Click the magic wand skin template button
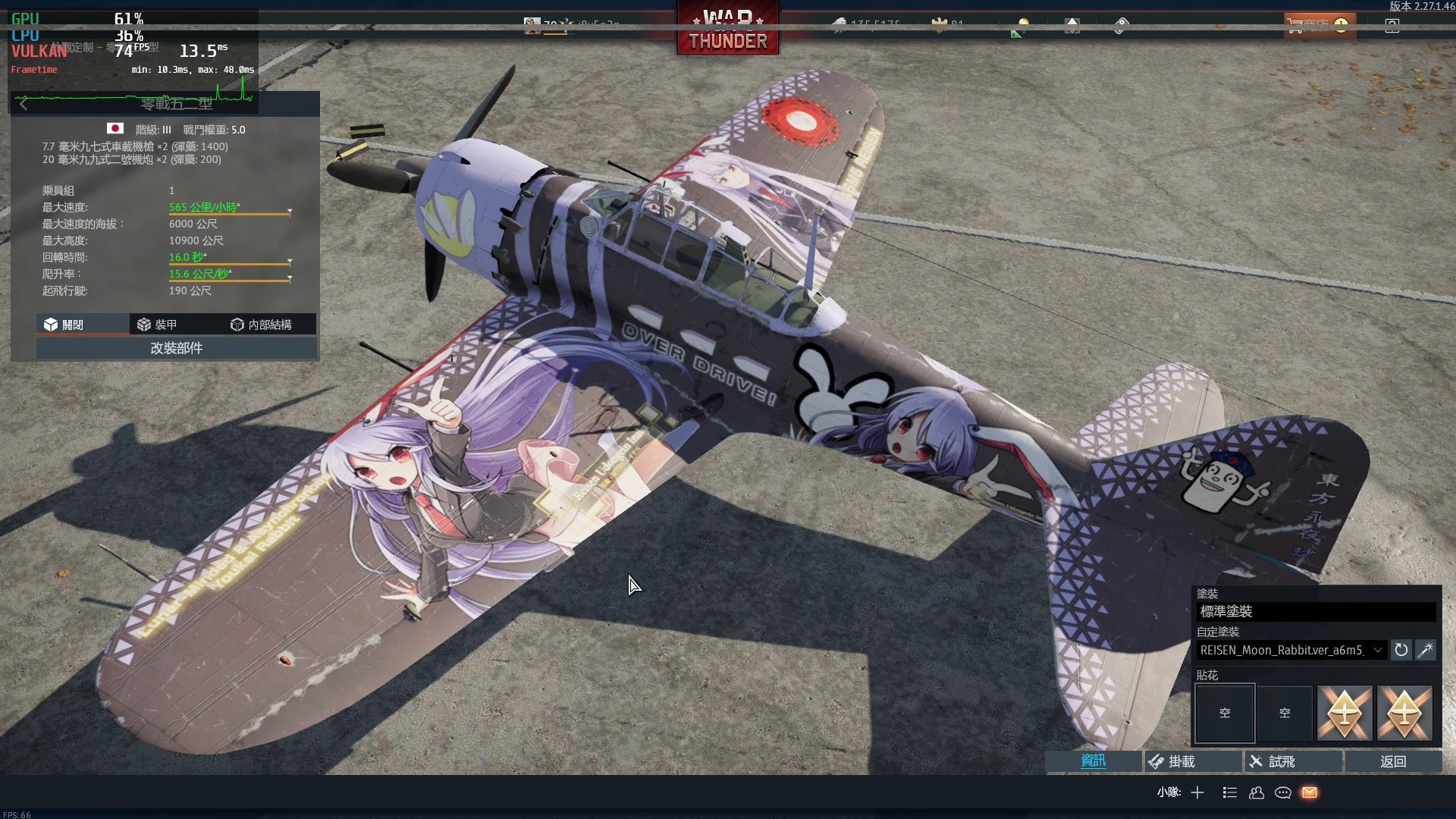The height and width of the screenshot is (819, 1456). tap(1426, 650)
